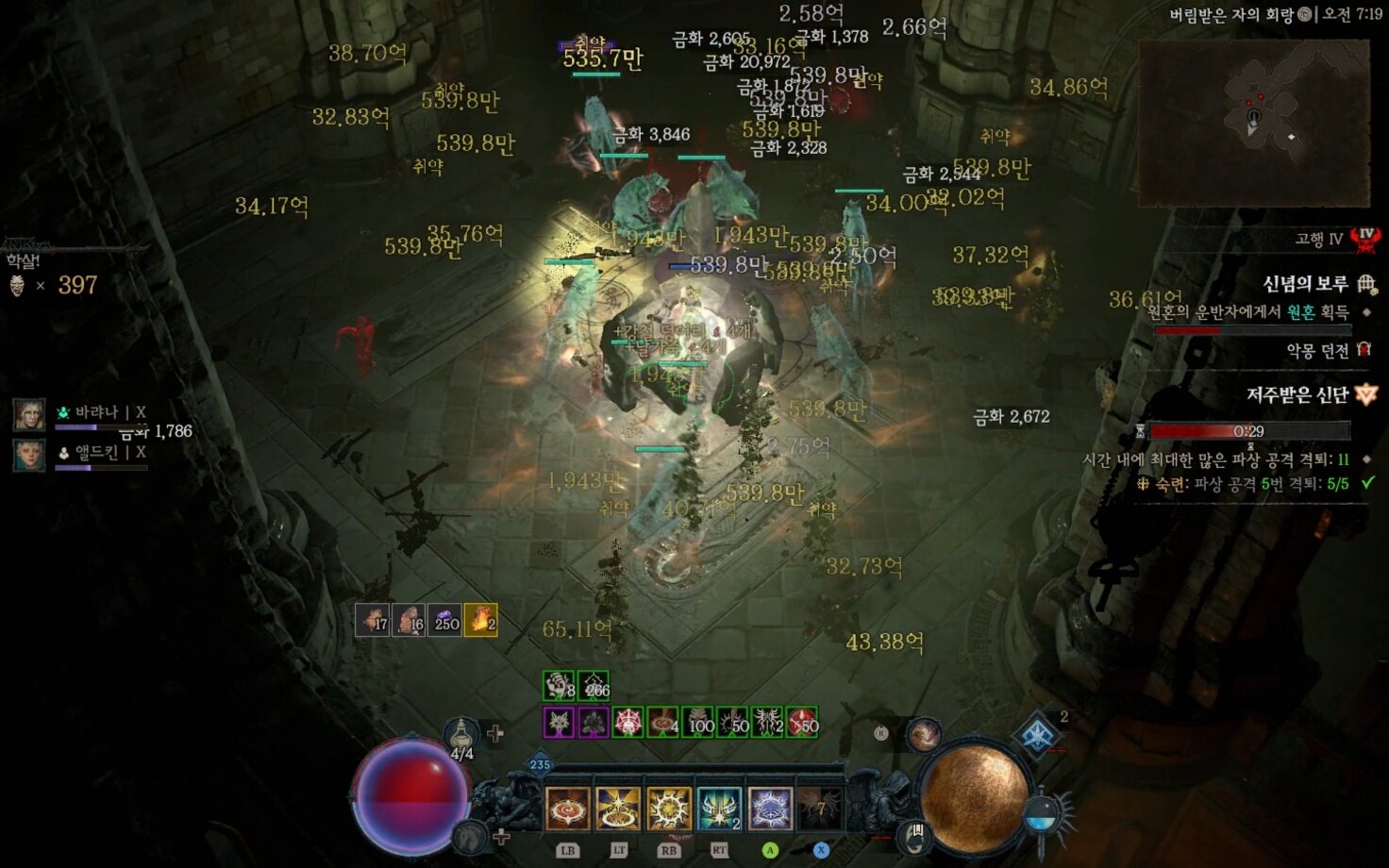Click the 악몽 던전 tracker label

[1317, 351]
